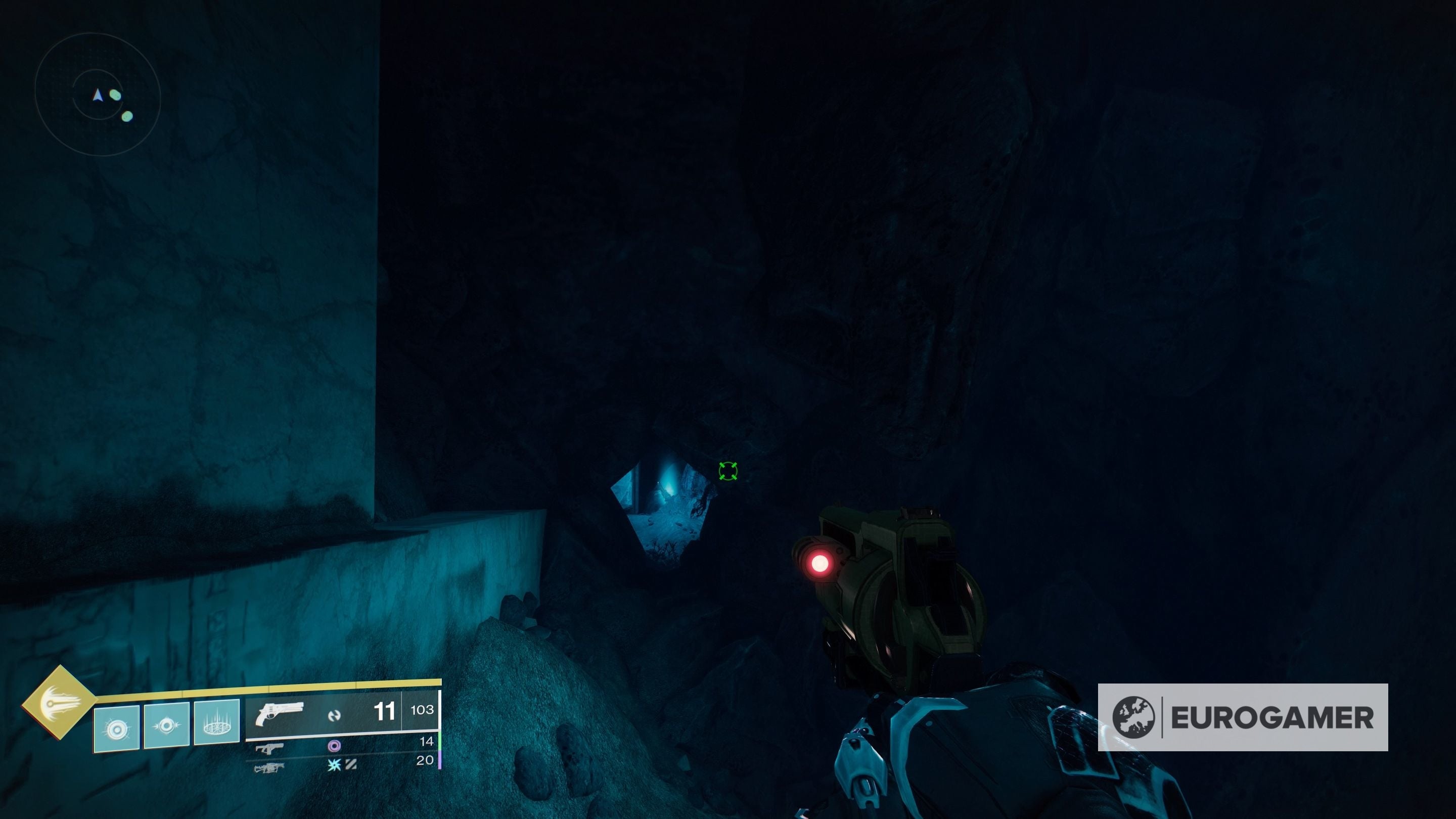The width and height of the screenshot is (1456, 819).
Task: Click the lower green ally blip on radar
Action: (x=126, y=116)
